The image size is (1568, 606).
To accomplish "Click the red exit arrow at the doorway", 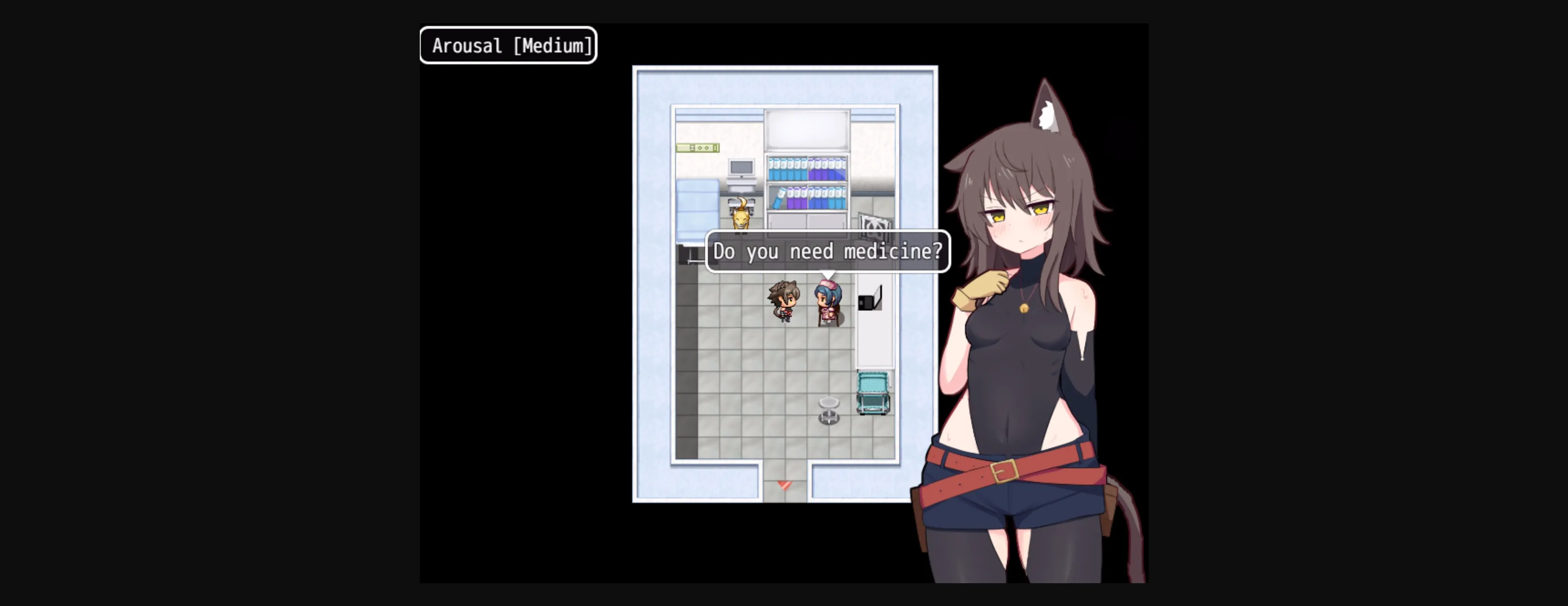I will 784,487.
